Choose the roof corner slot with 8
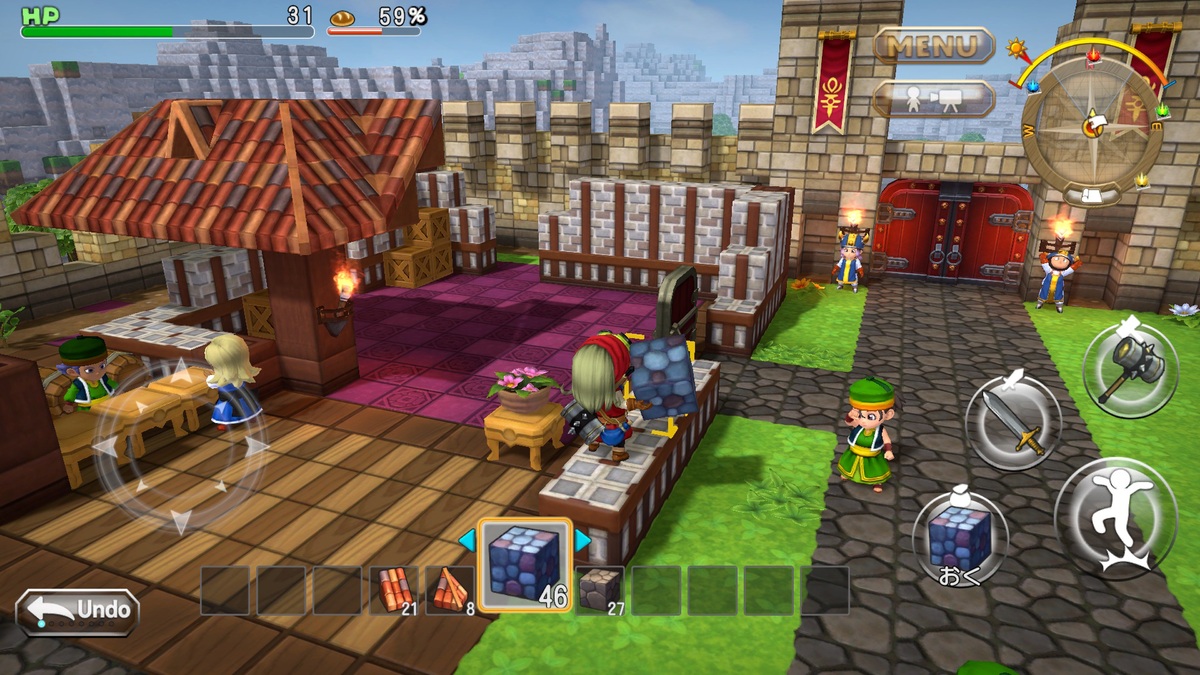The width and height of the screenshot is (1200, 675). (x=449, y=590)
